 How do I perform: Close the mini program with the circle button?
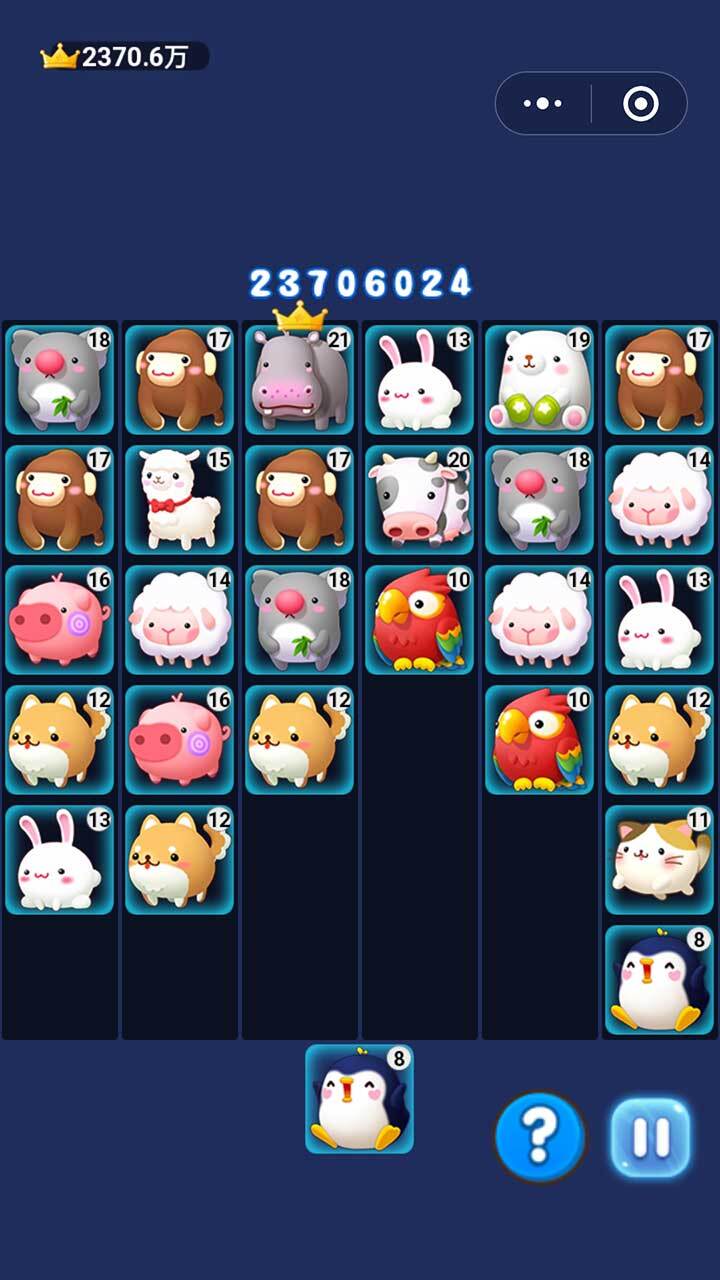[640, 103]
